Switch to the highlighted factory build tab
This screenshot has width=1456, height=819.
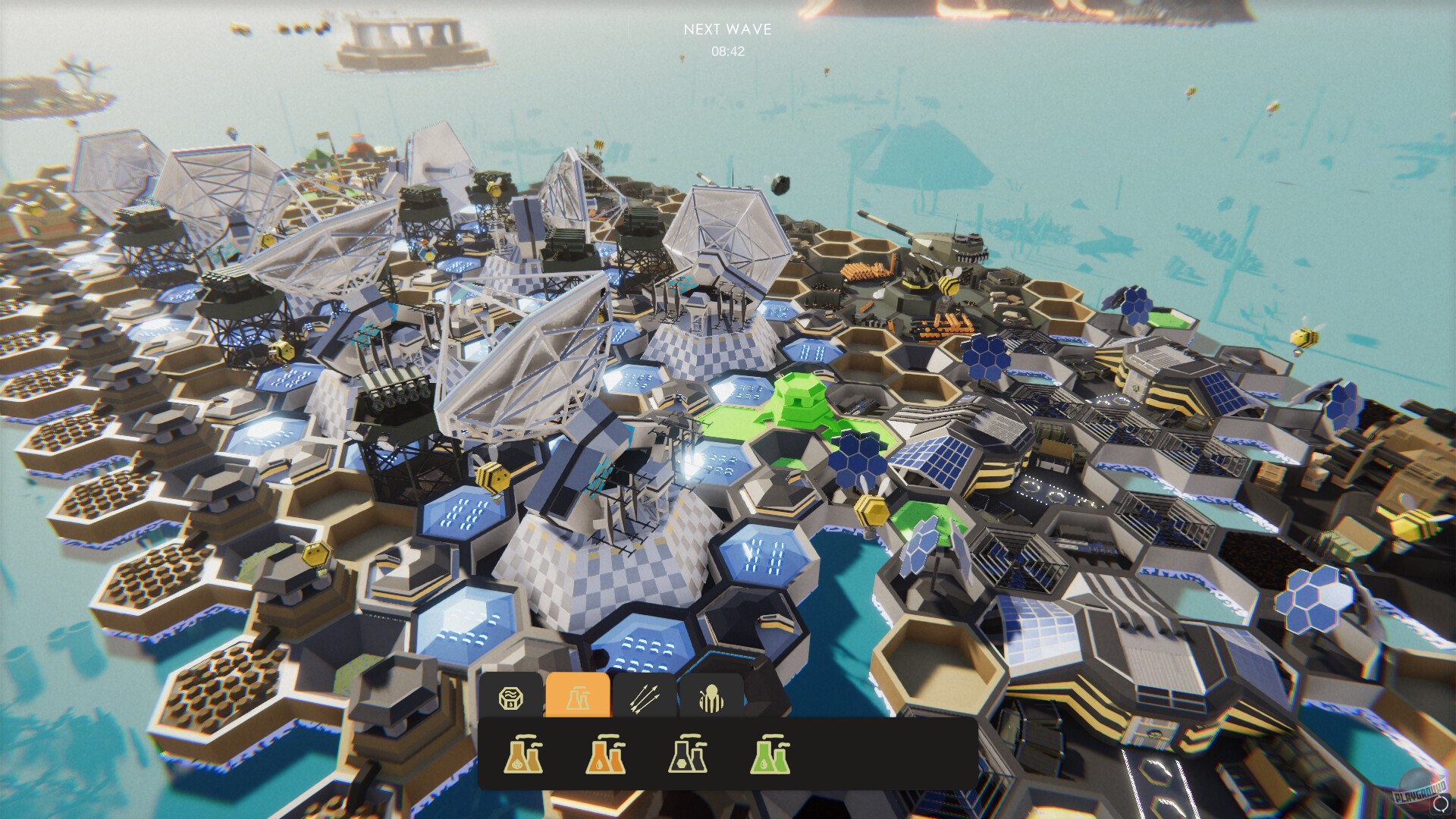(x=579, y=695)
